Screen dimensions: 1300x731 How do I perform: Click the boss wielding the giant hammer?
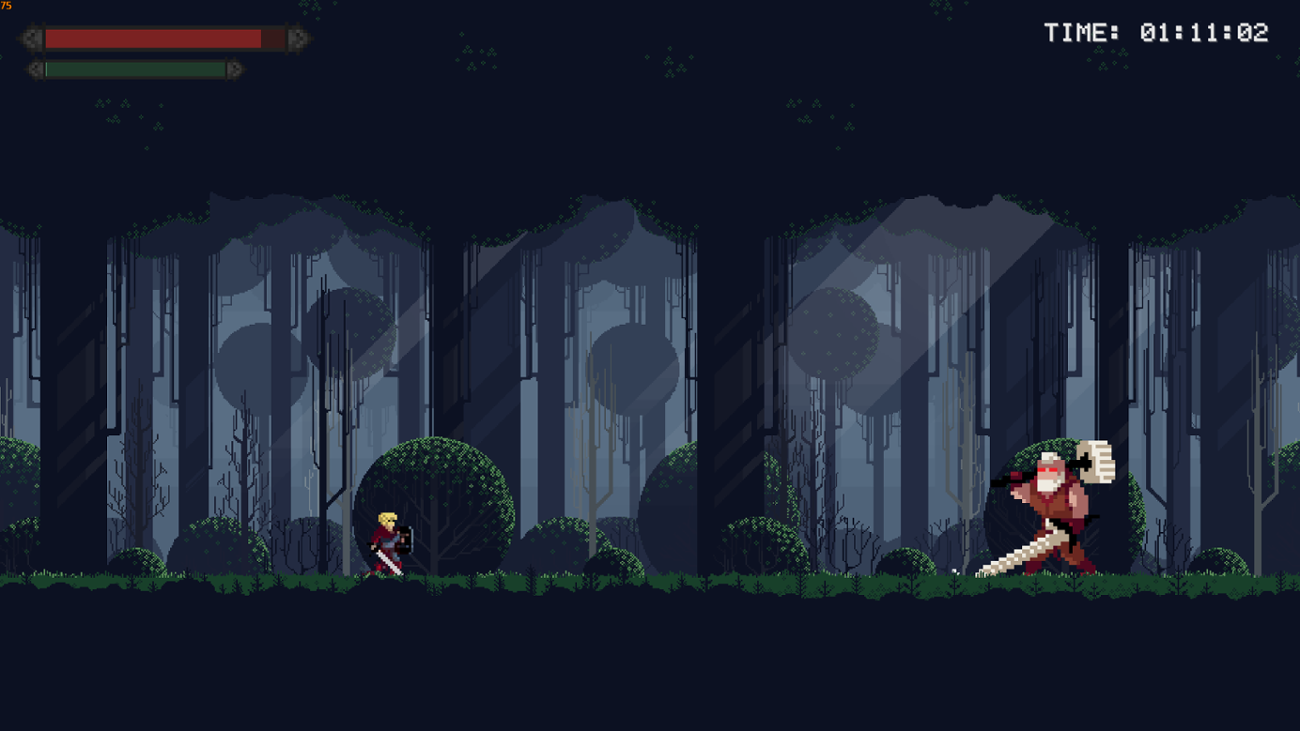[x=1050, y=510]
